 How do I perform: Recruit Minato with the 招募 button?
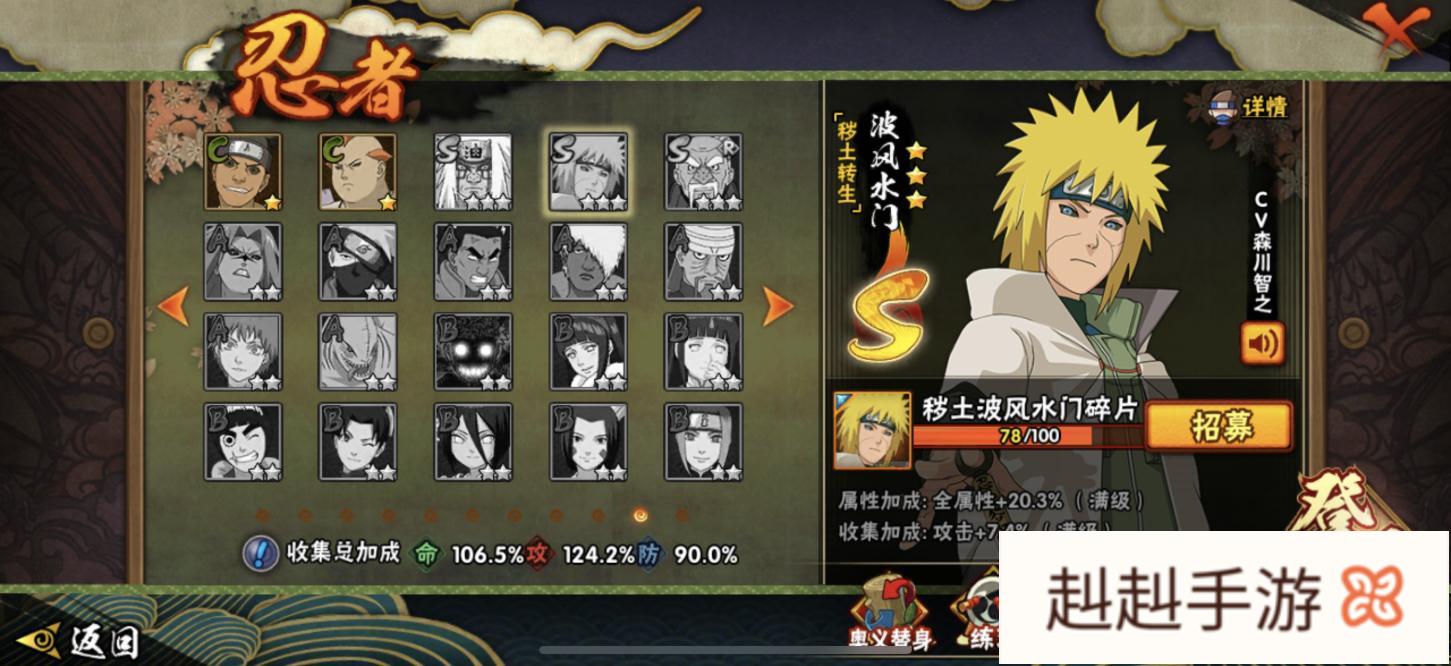(1218, 427)
